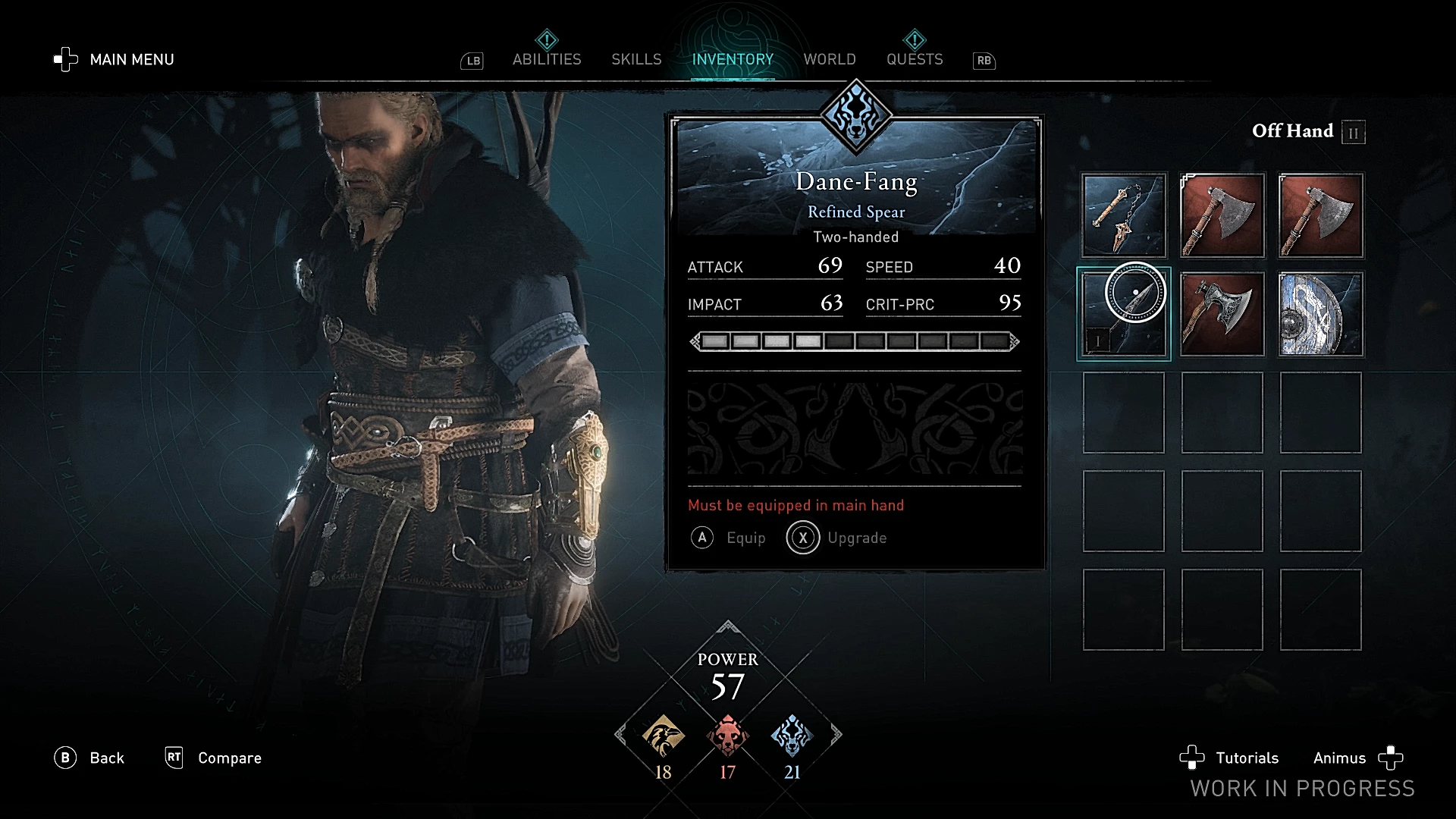Equip the Dane-Fang spear
The image size is (1456, 819).
pos(729,538)
